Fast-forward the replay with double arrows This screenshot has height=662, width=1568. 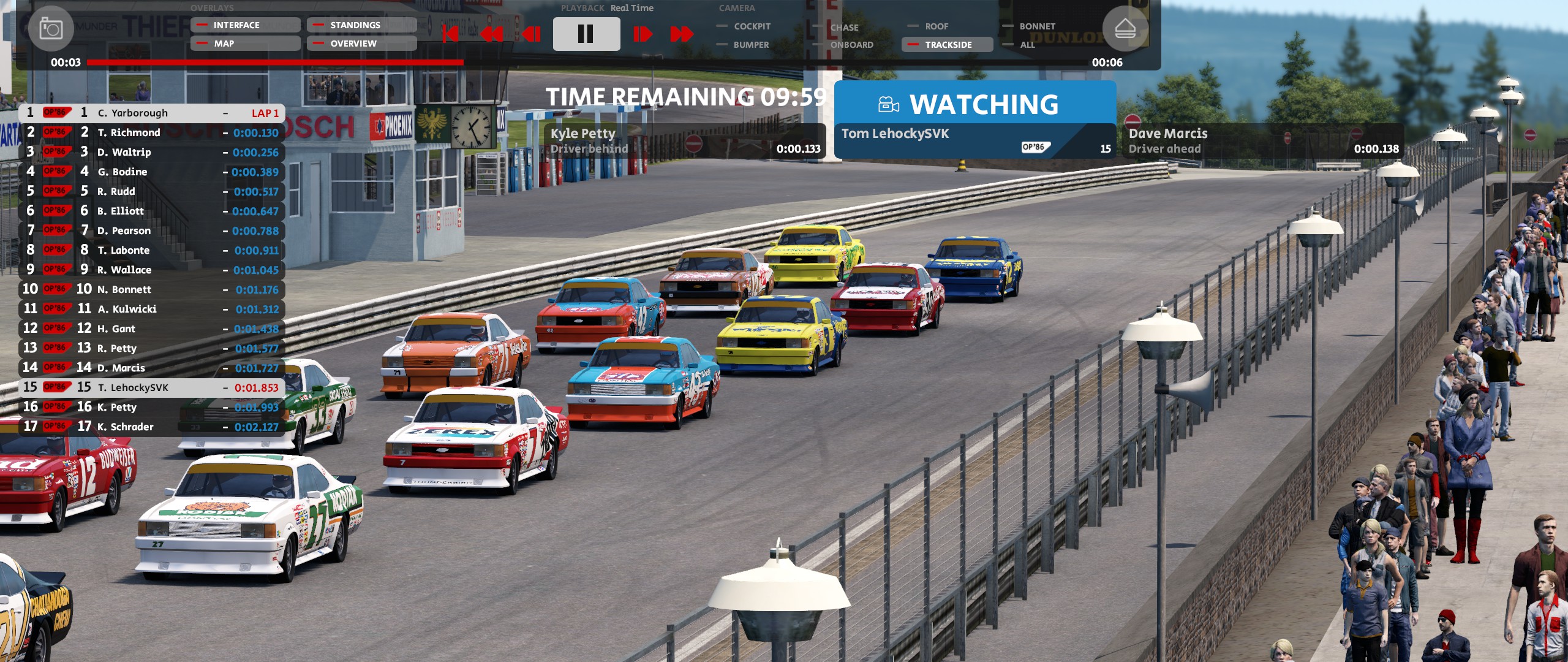pyautogui.click(x=682, y=34)
